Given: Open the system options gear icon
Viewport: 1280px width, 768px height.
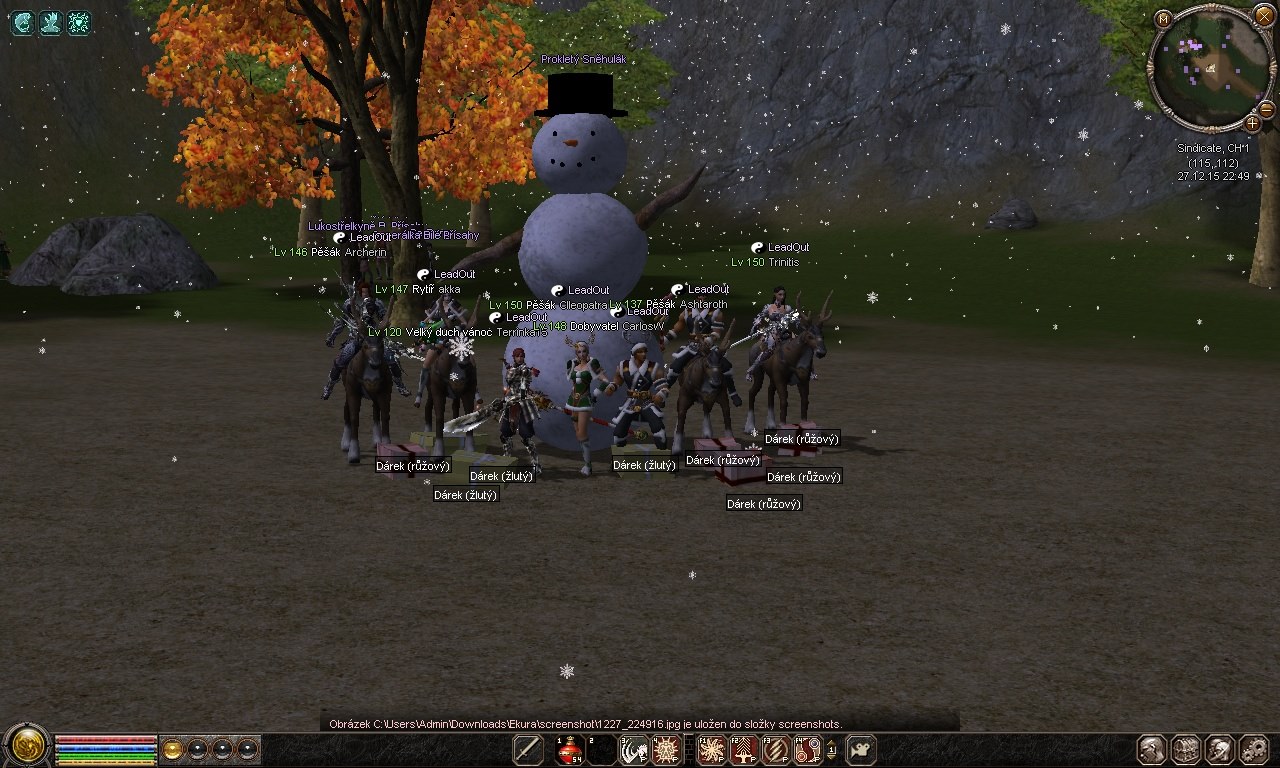Looking at the screenshot, I should point(1254,749).
